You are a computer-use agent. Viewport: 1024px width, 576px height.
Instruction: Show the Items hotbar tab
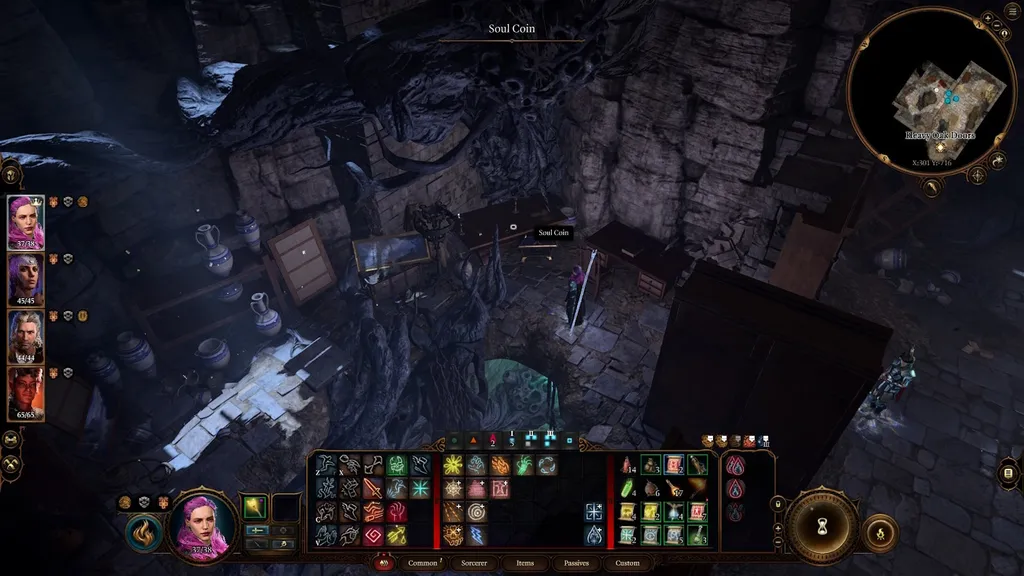click(x=525, y=563)
